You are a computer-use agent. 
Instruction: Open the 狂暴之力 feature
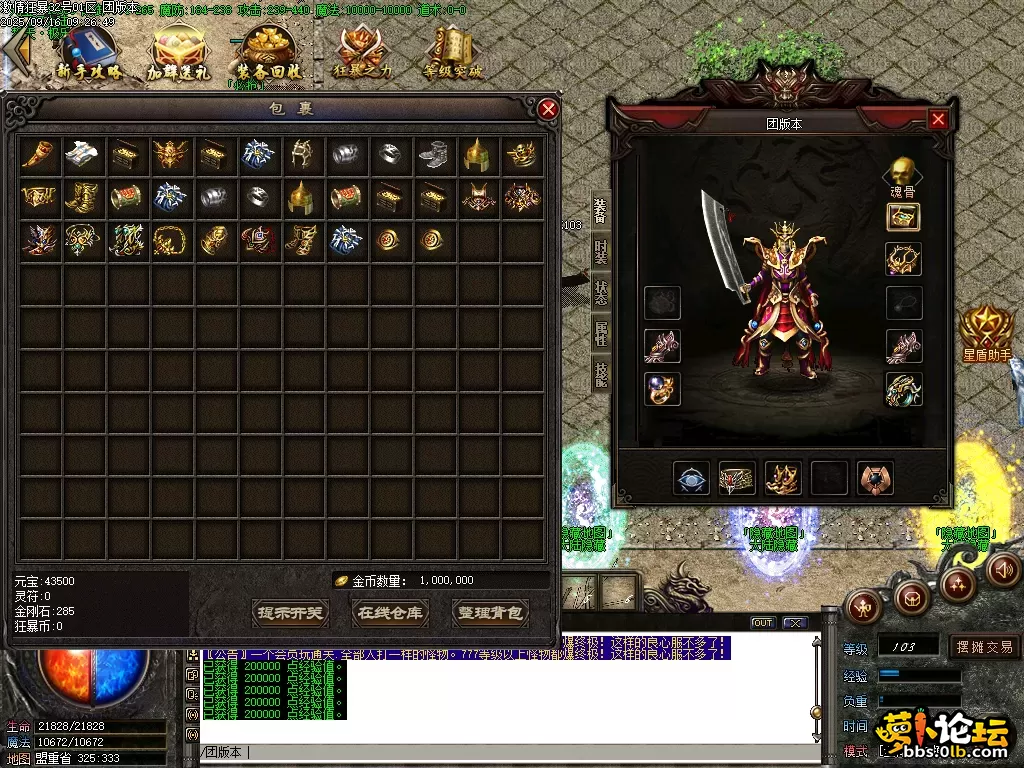pyautogui.click(x=361, y=55)
